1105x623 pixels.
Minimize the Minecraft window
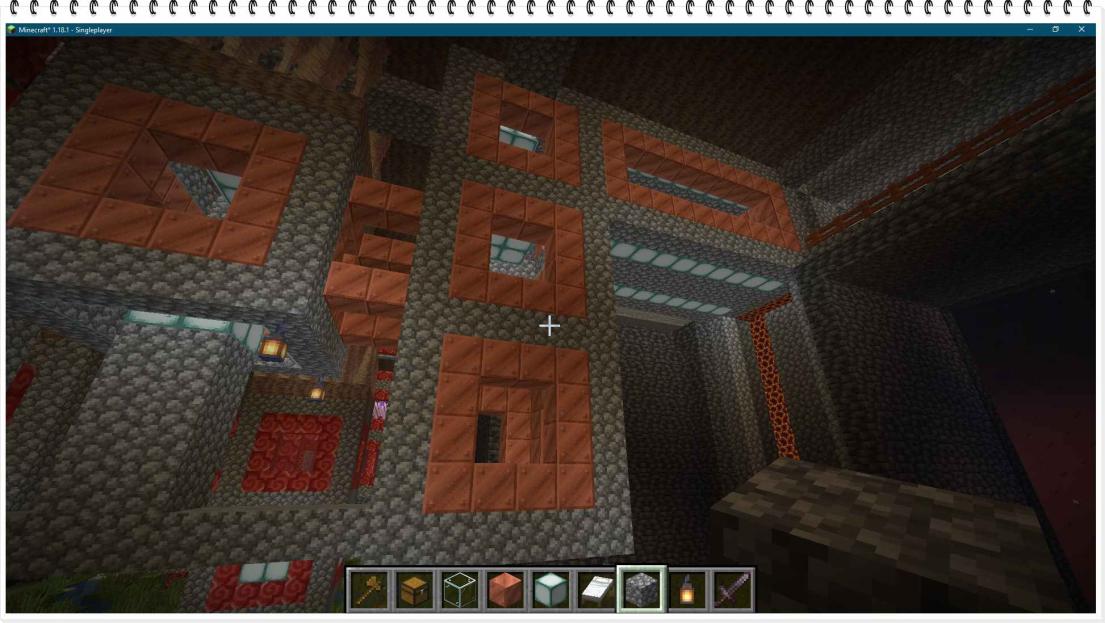pyautogui.click(x=1029, y=30)
